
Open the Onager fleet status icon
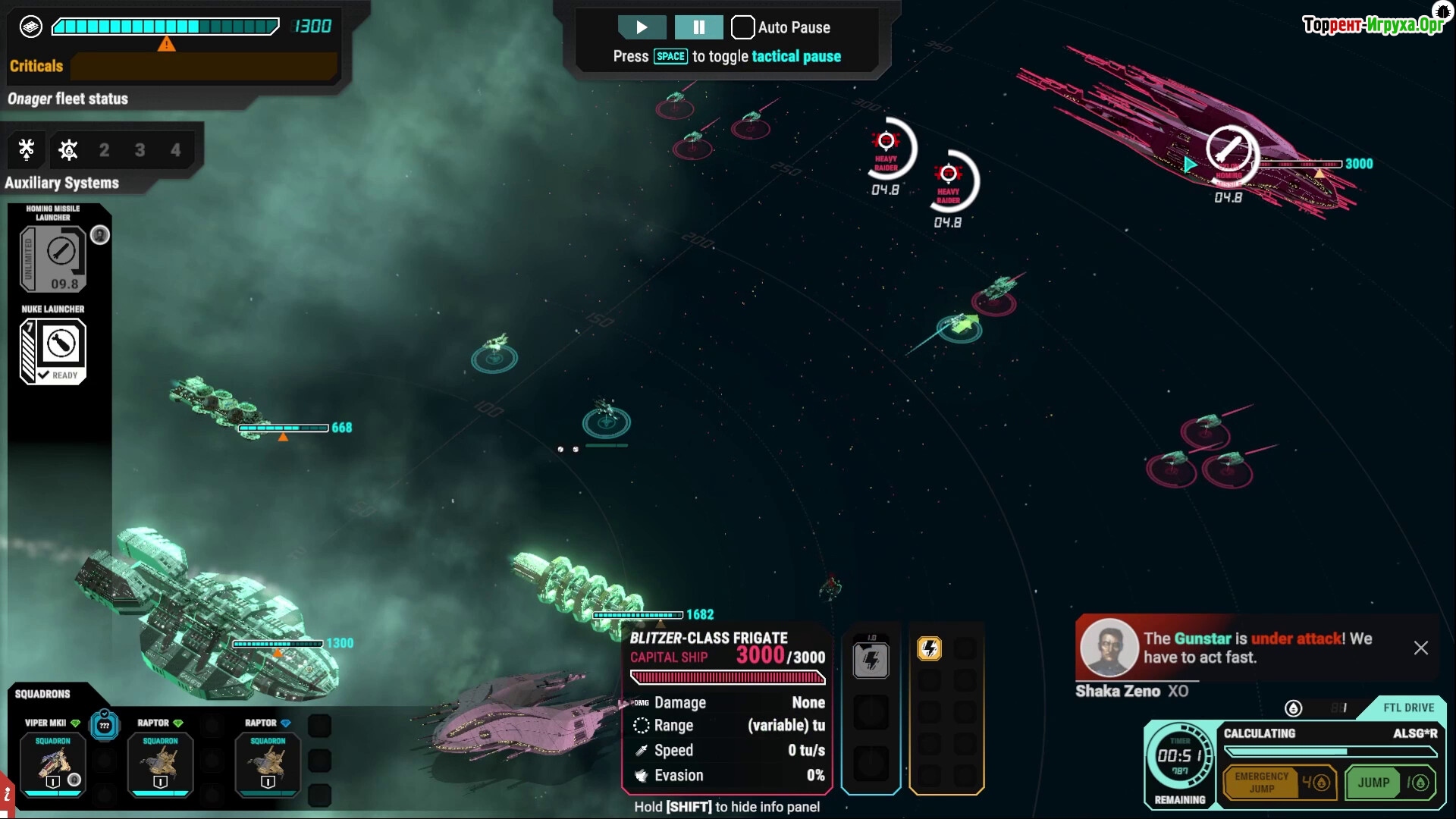click(30, 27)
